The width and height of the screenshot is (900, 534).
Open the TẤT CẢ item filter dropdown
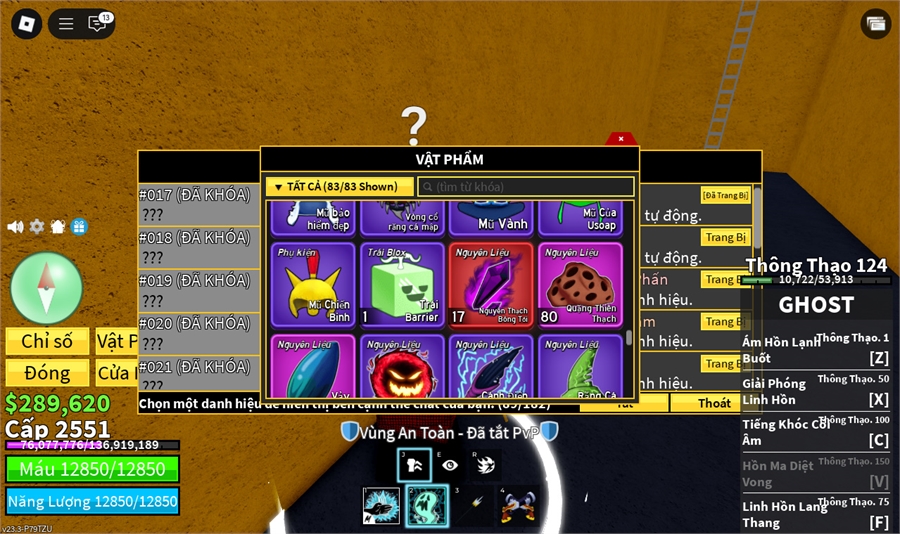point(339,187)
